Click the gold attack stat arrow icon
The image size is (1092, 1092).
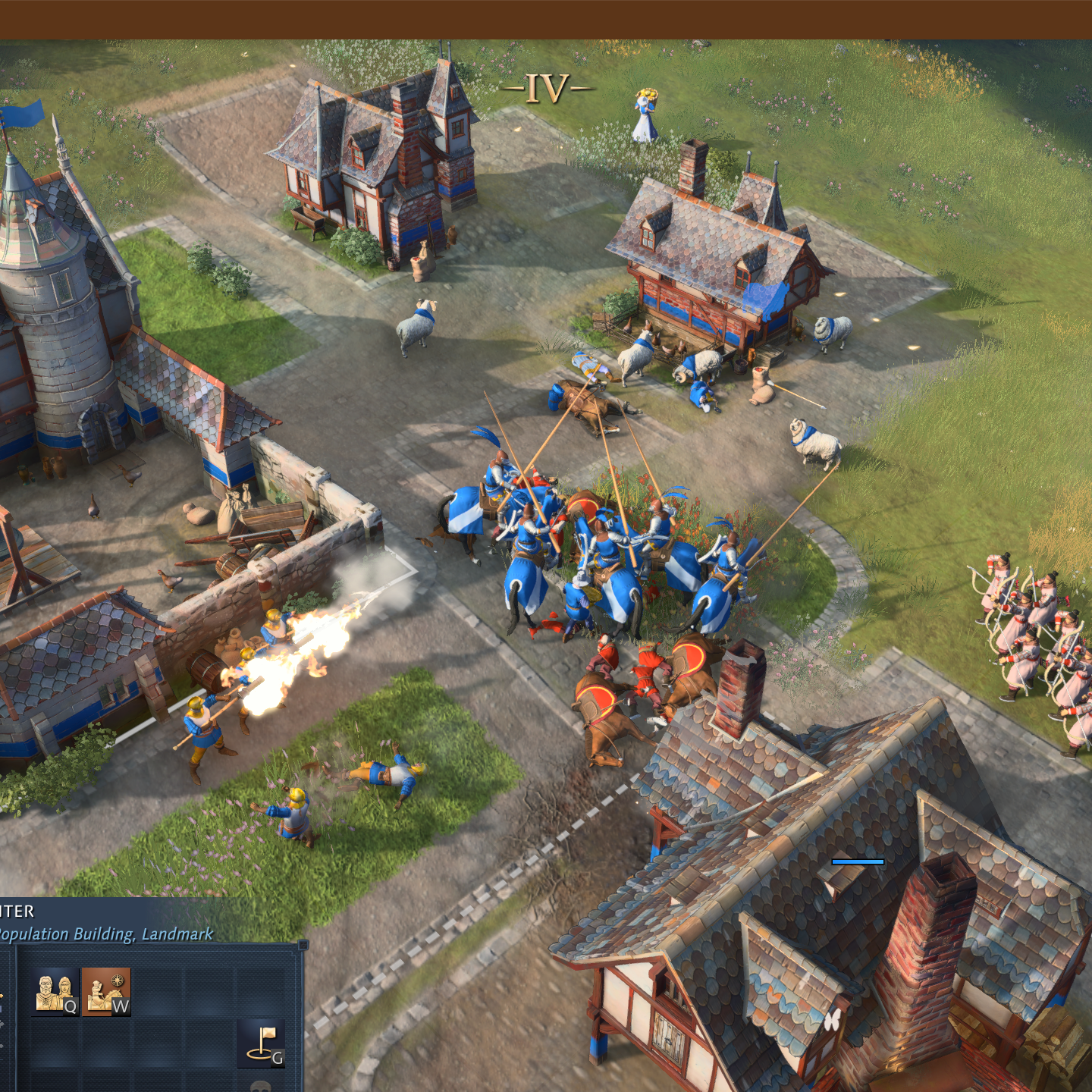point(3,996)
